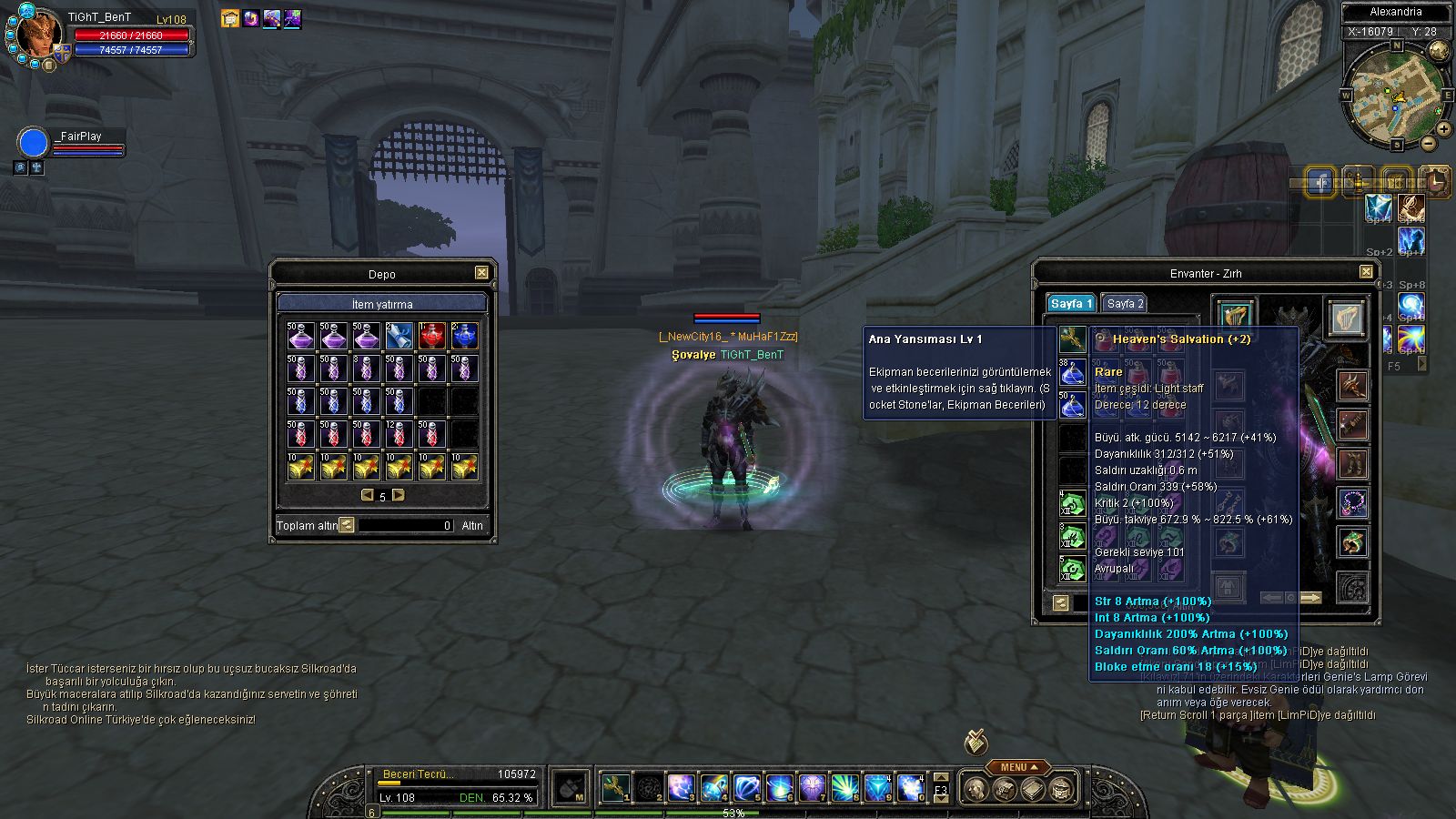Close the Depo storage window
The height and width of the screenshot is (819, 1456).
[x=481, y=273]
